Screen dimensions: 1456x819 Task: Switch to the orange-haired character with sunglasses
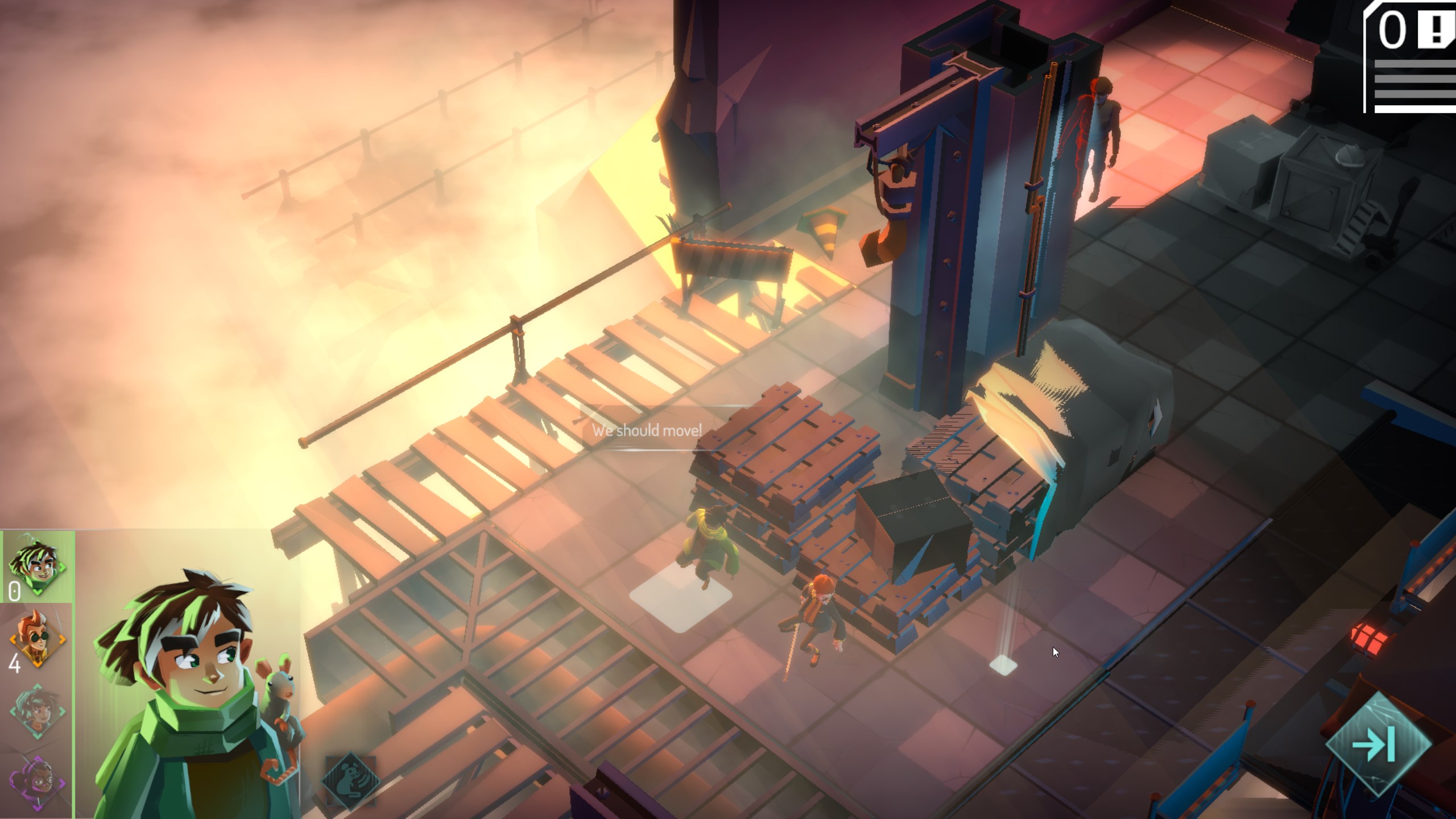(38, 639)
